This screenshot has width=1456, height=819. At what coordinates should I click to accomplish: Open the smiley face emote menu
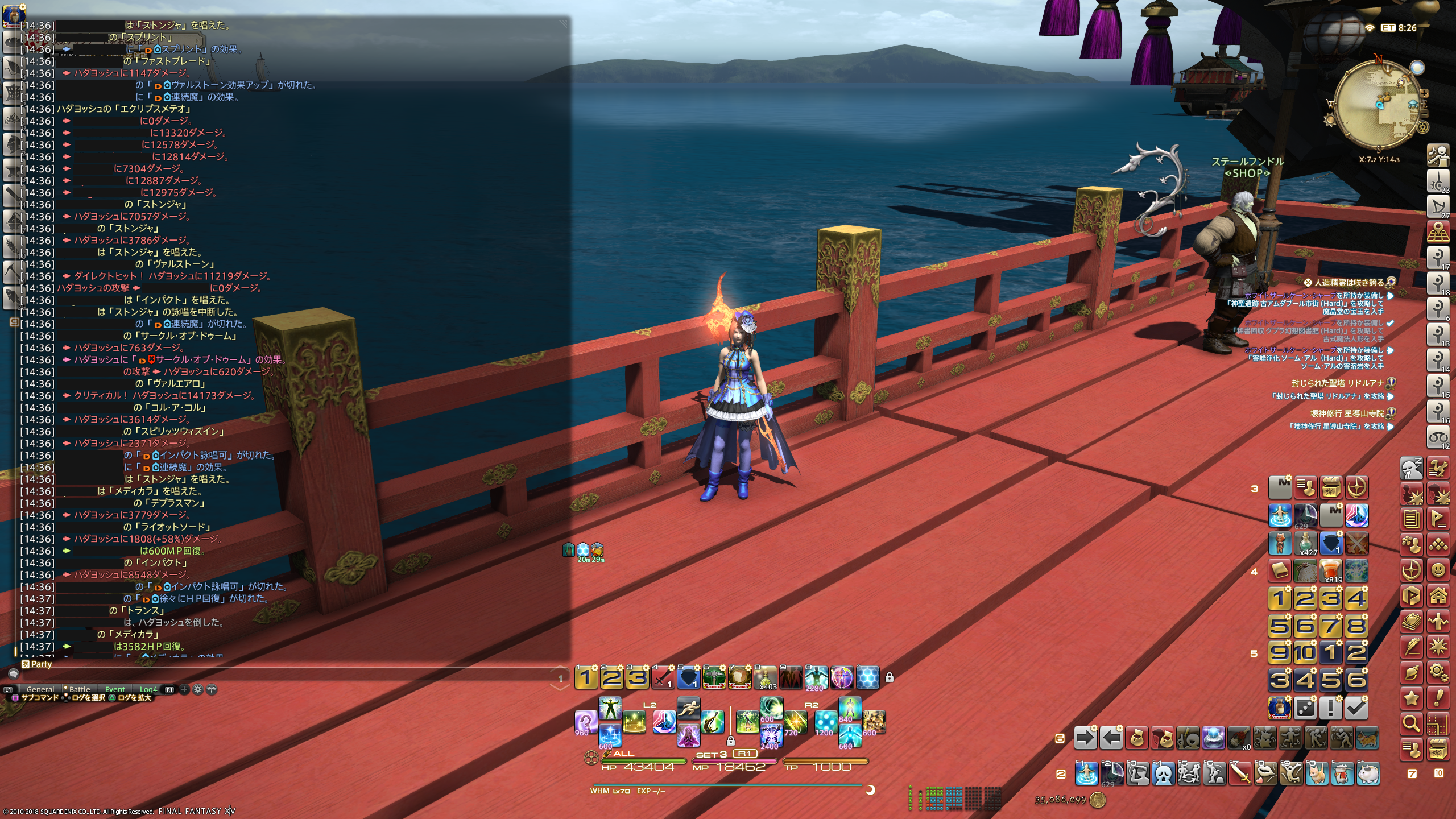[1438, 569]
